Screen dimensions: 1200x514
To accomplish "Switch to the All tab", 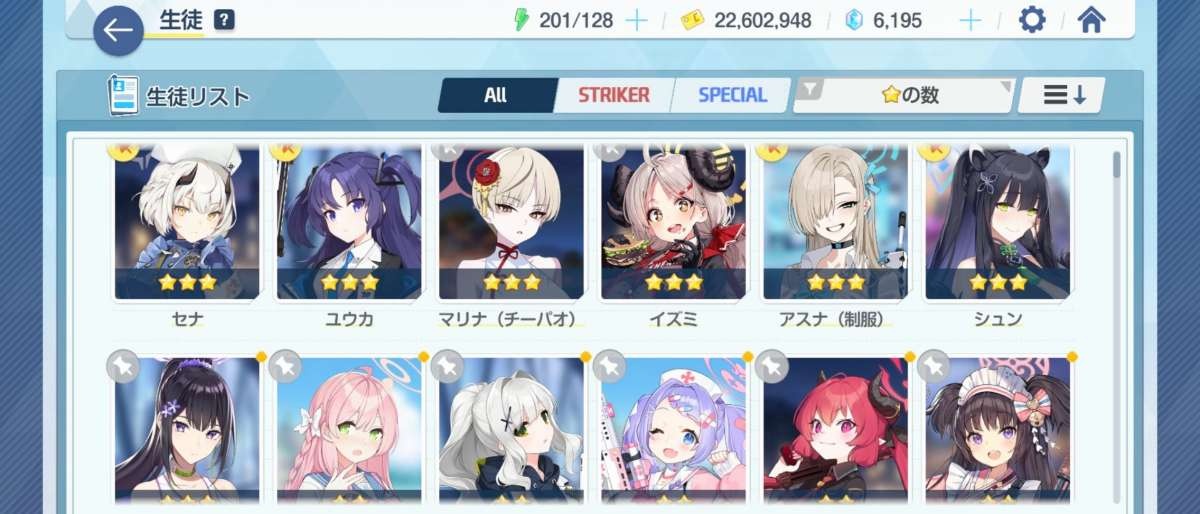I will (x=496, y=95).
